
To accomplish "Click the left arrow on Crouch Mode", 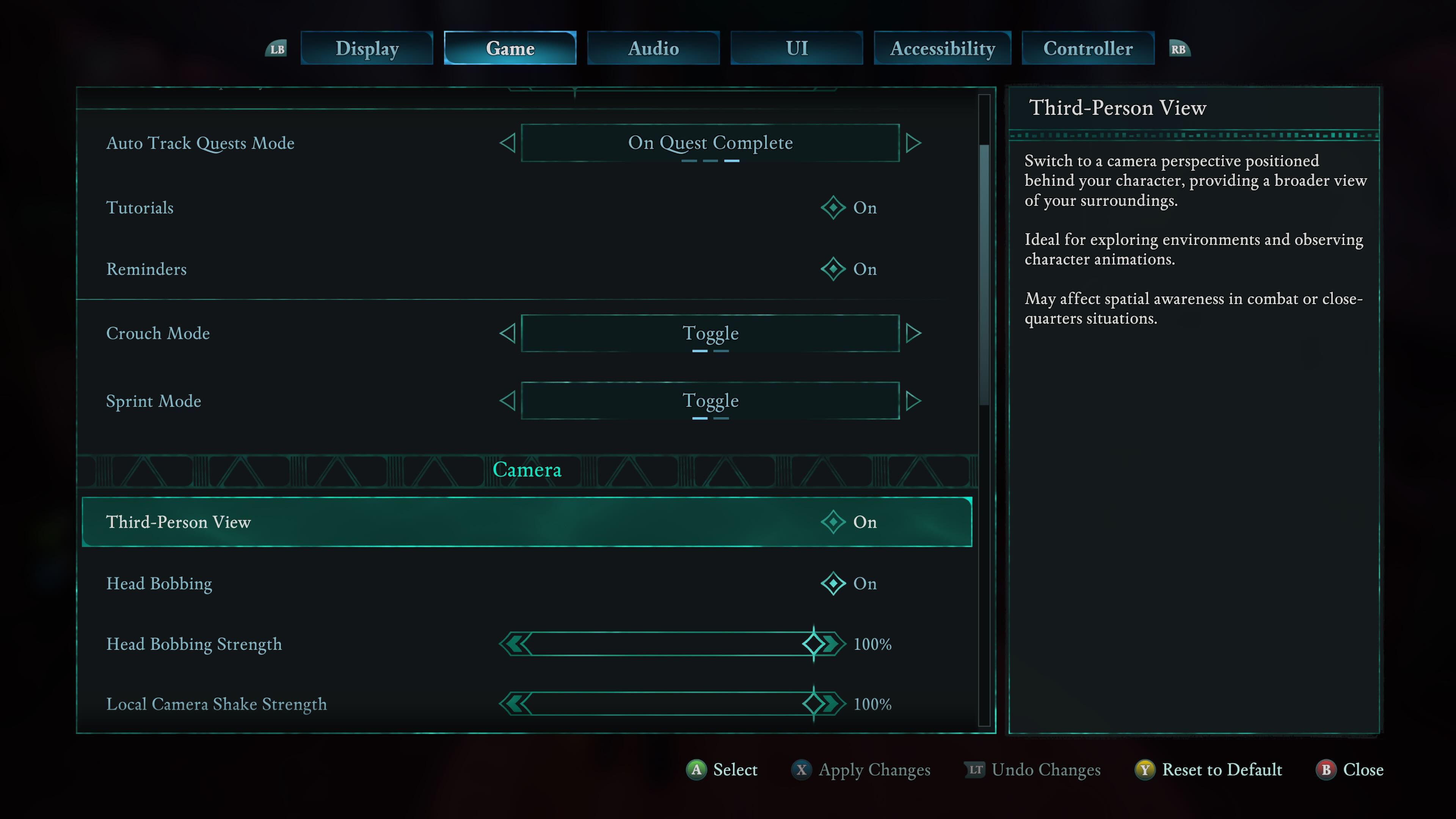I will tap(508, 333).
